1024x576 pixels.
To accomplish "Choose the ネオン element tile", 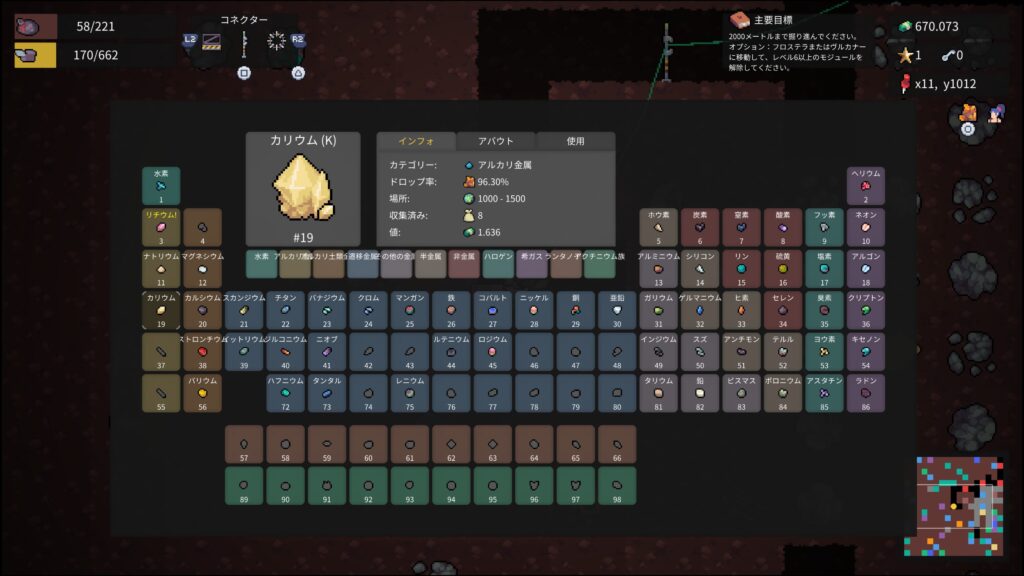I will point(866,227).
